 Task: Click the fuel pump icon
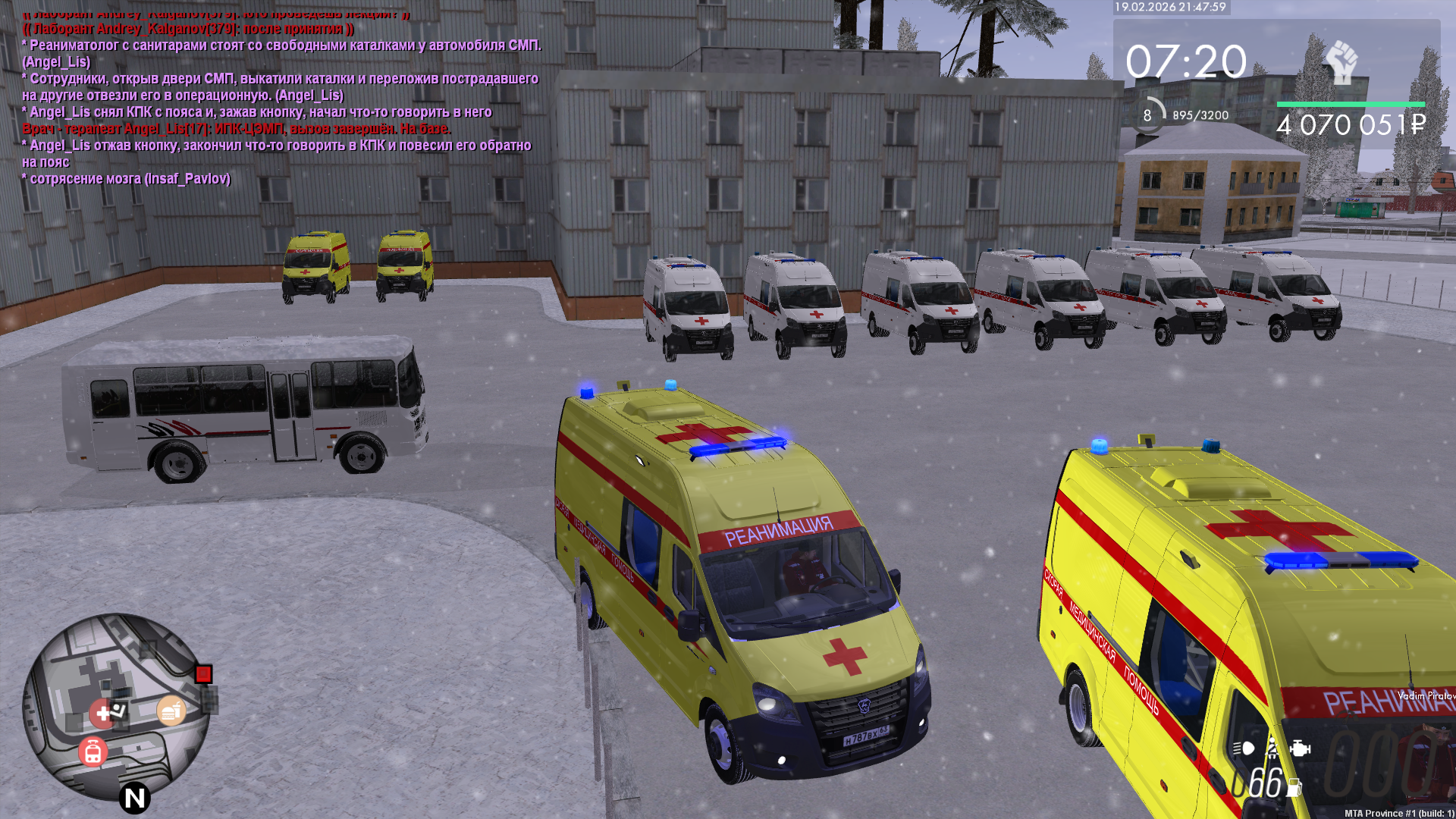point(1294,788)
